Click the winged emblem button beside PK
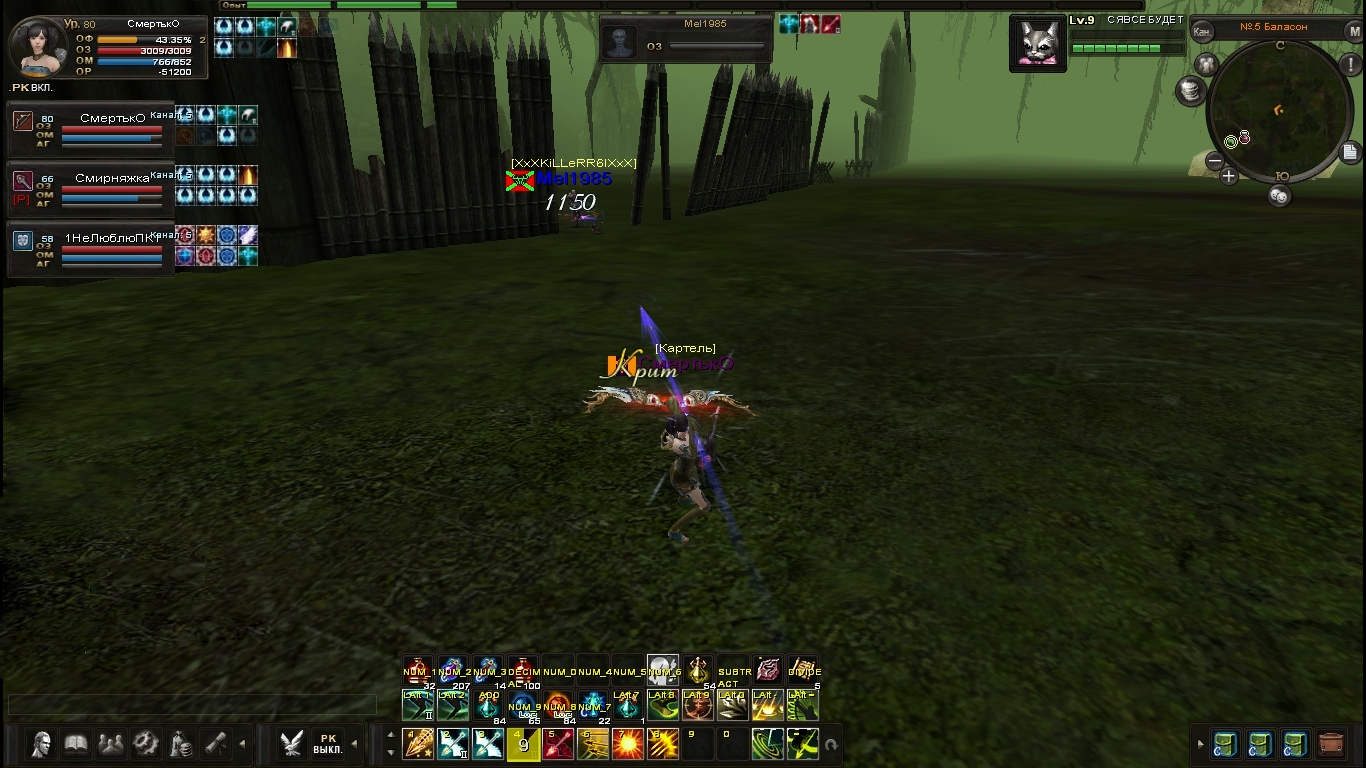The image size is (1366, 768). coord(291,744)
